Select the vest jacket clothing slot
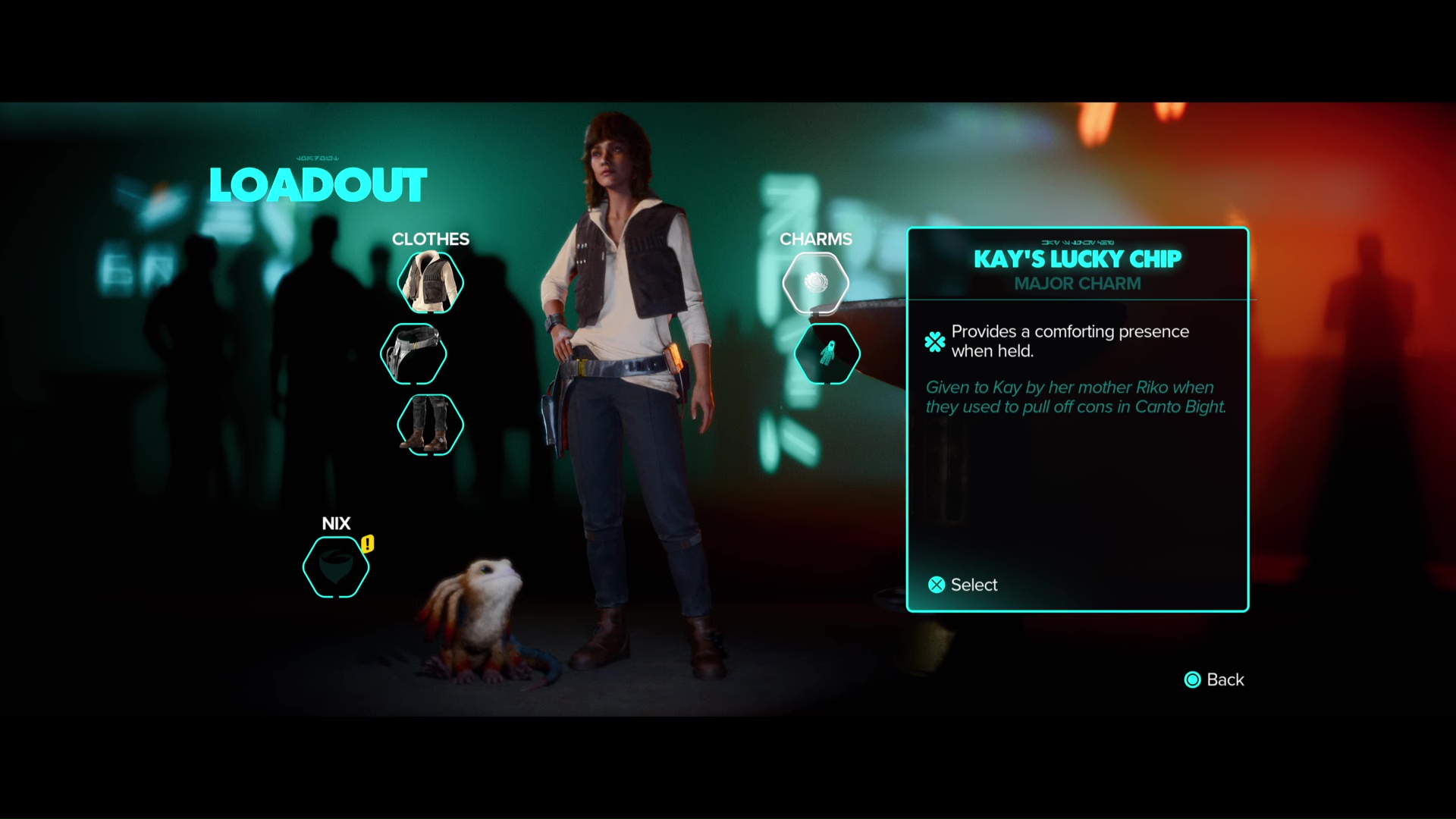 pos(430,283)
